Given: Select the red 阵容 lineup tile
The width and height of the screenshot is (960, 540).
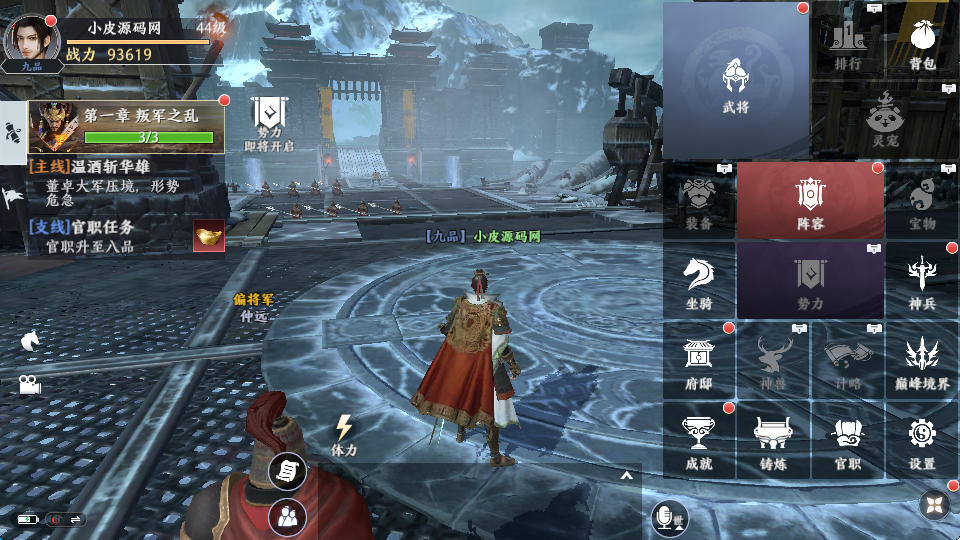Looking at the screenshot, I should 810,201.
